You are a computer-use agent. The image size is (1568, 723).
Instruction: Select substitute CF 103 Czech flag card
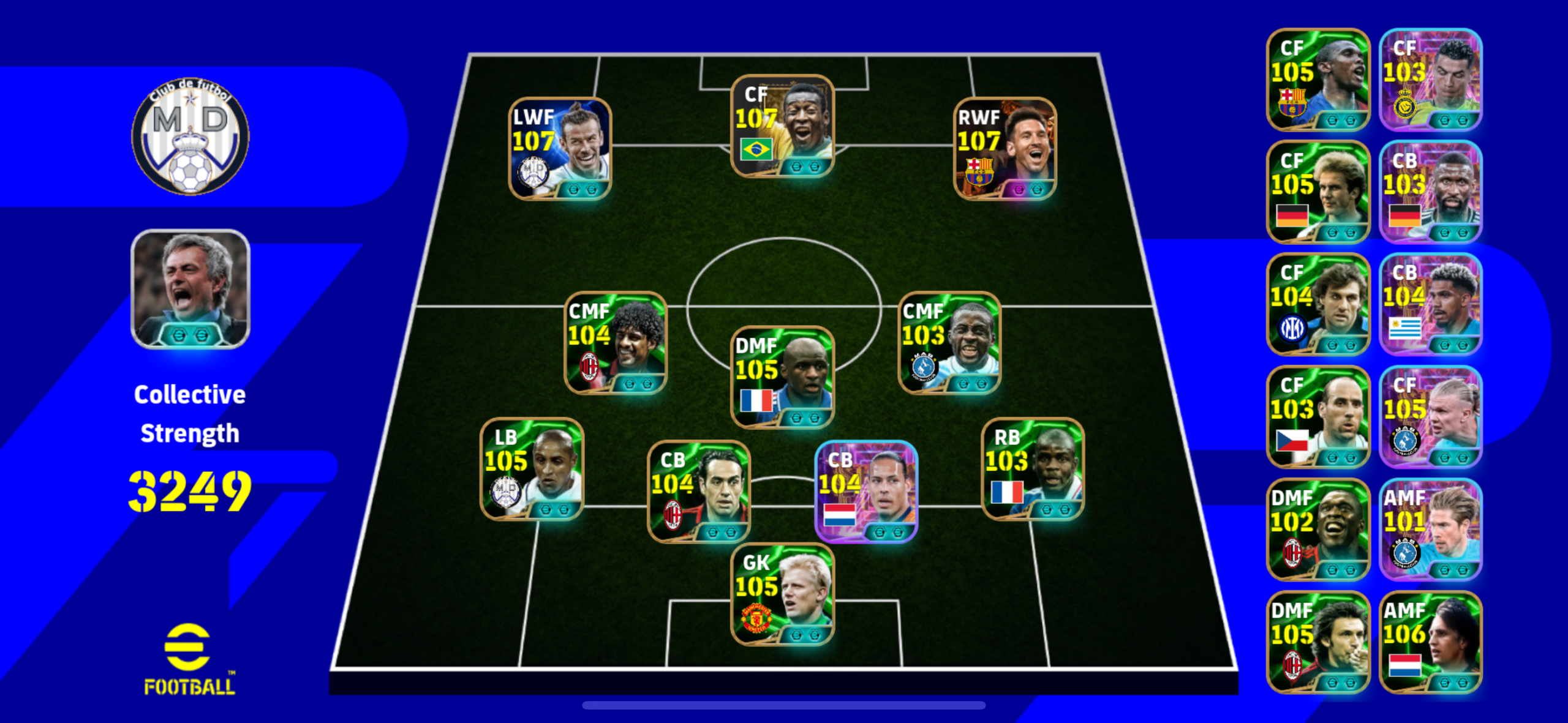tap(1317, 417)
